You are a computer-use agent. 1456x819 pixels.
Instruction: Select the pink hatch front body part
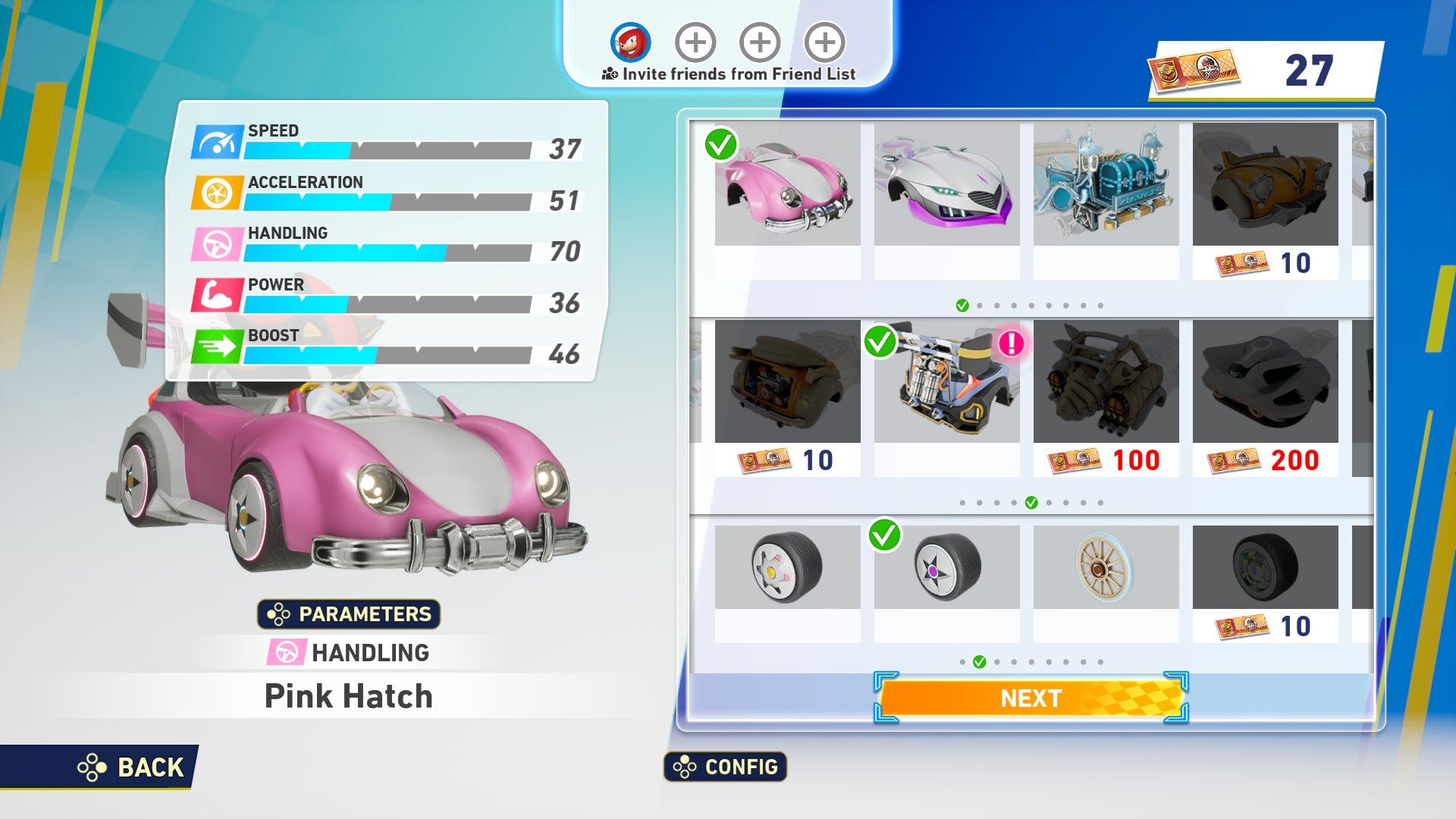click(x=787, y=186)
